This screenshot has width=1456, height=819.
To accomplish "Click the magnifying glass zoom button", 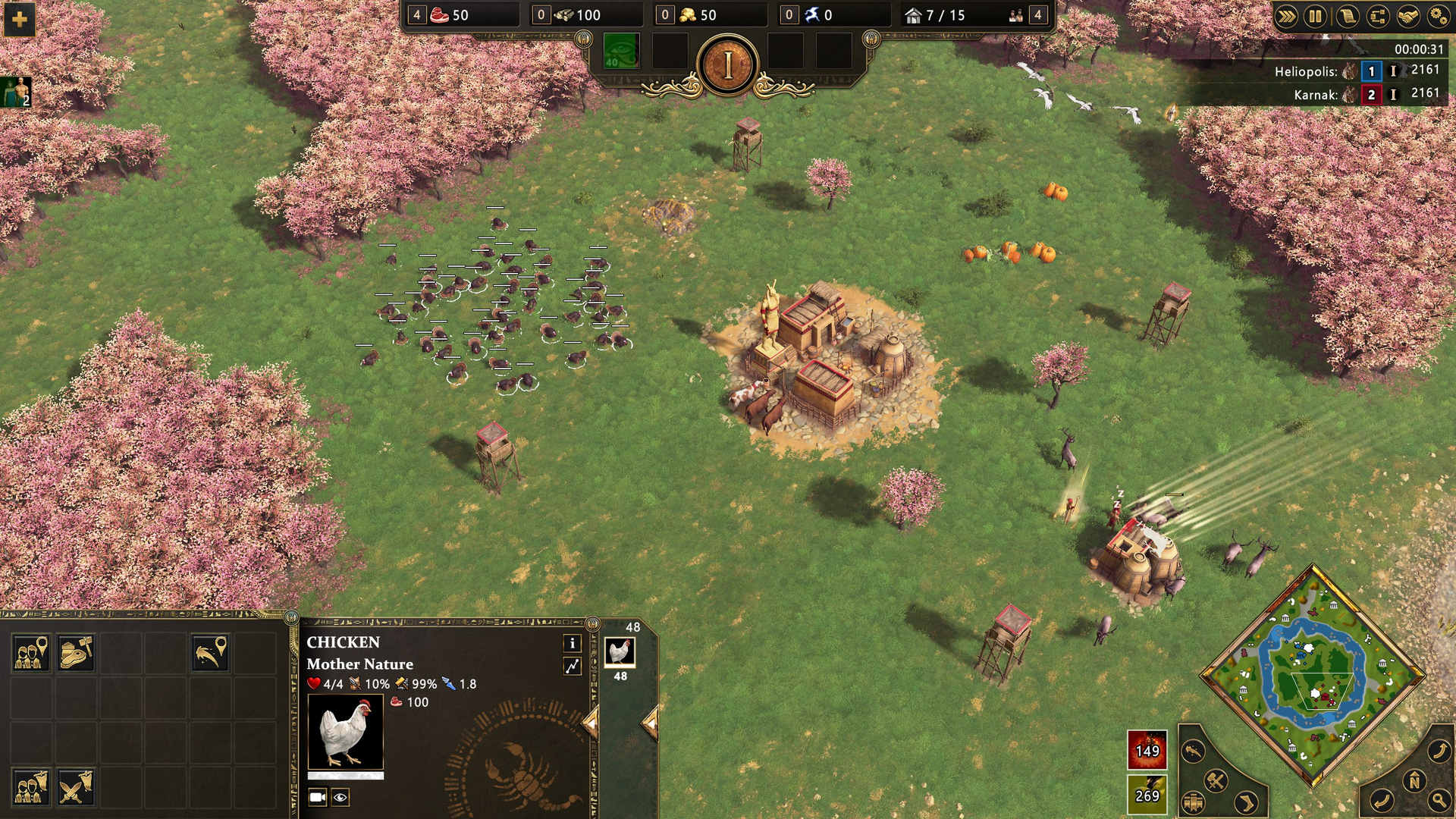I will coord(1438,799).
